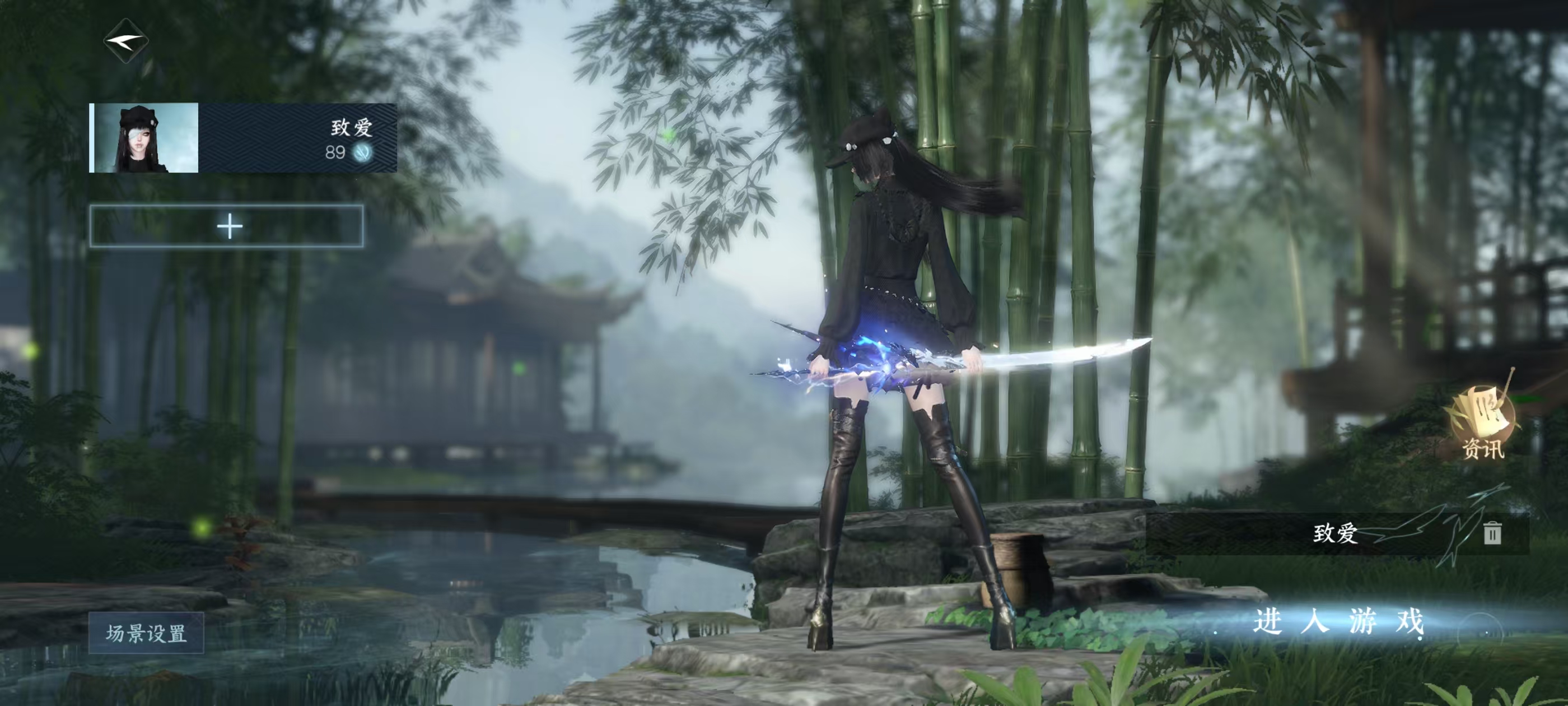Add a new character with the plus slot
Screen dimensions: 1568x706
(x=227, y=226)
